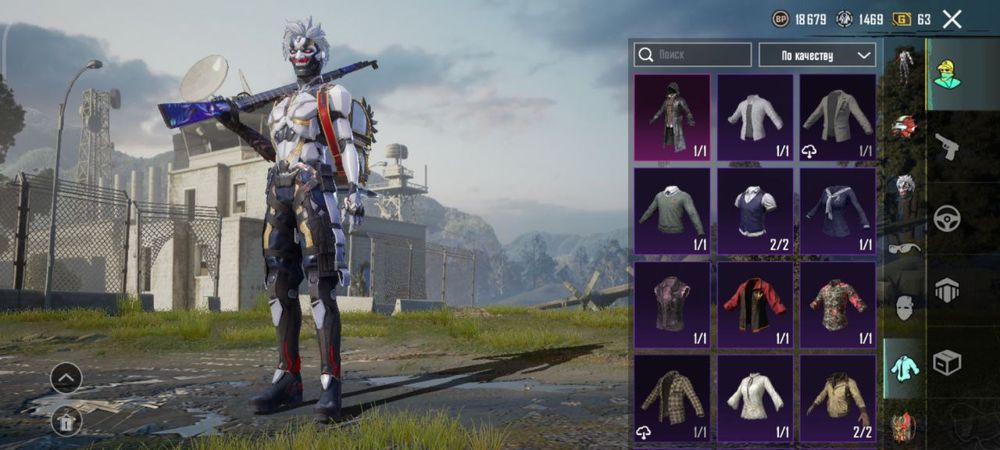
Task: Open the По качеству sorting dropdown
Action: coord(817,55)
